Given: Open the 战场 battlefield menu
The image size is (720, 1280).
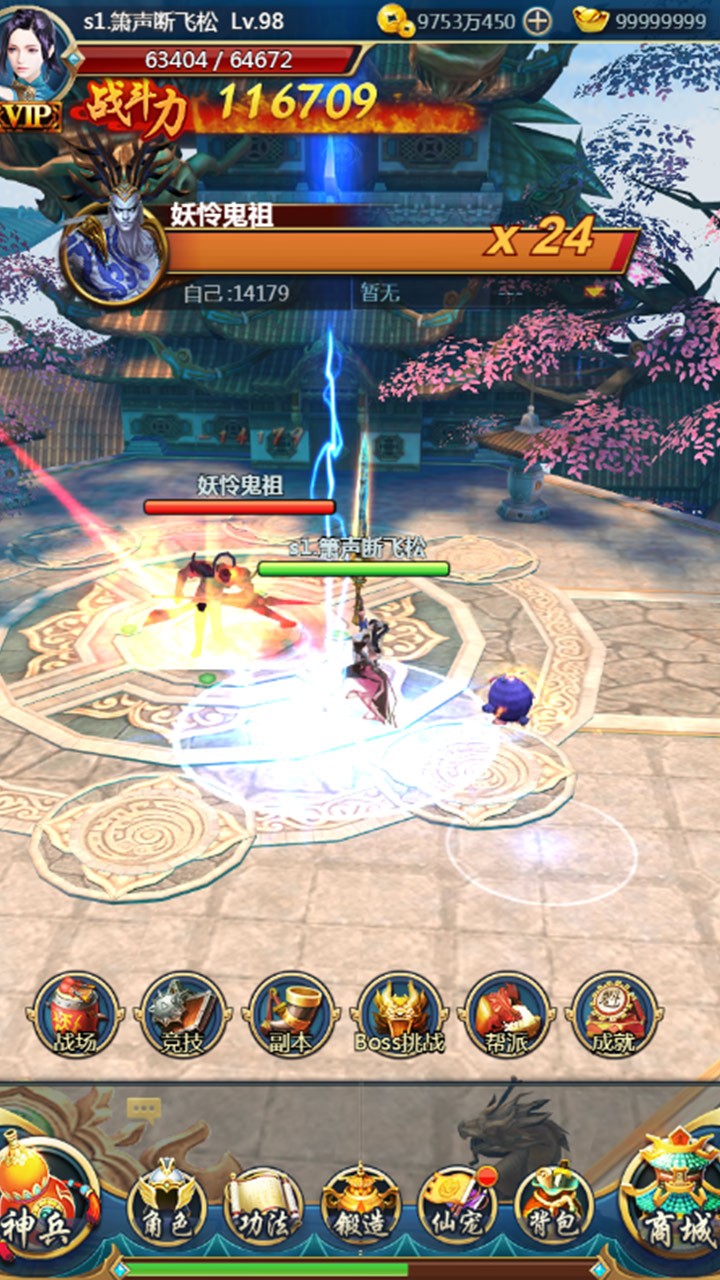Looking at the screenshot, I should point(77,1015).
